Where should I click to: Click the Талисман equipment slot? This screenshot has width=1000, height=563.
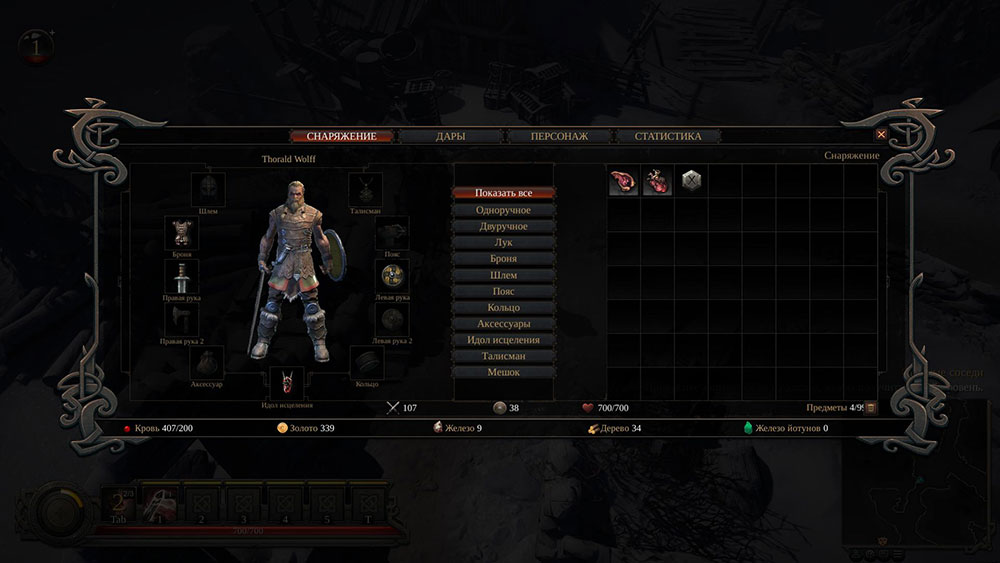(x=365, y=188)
